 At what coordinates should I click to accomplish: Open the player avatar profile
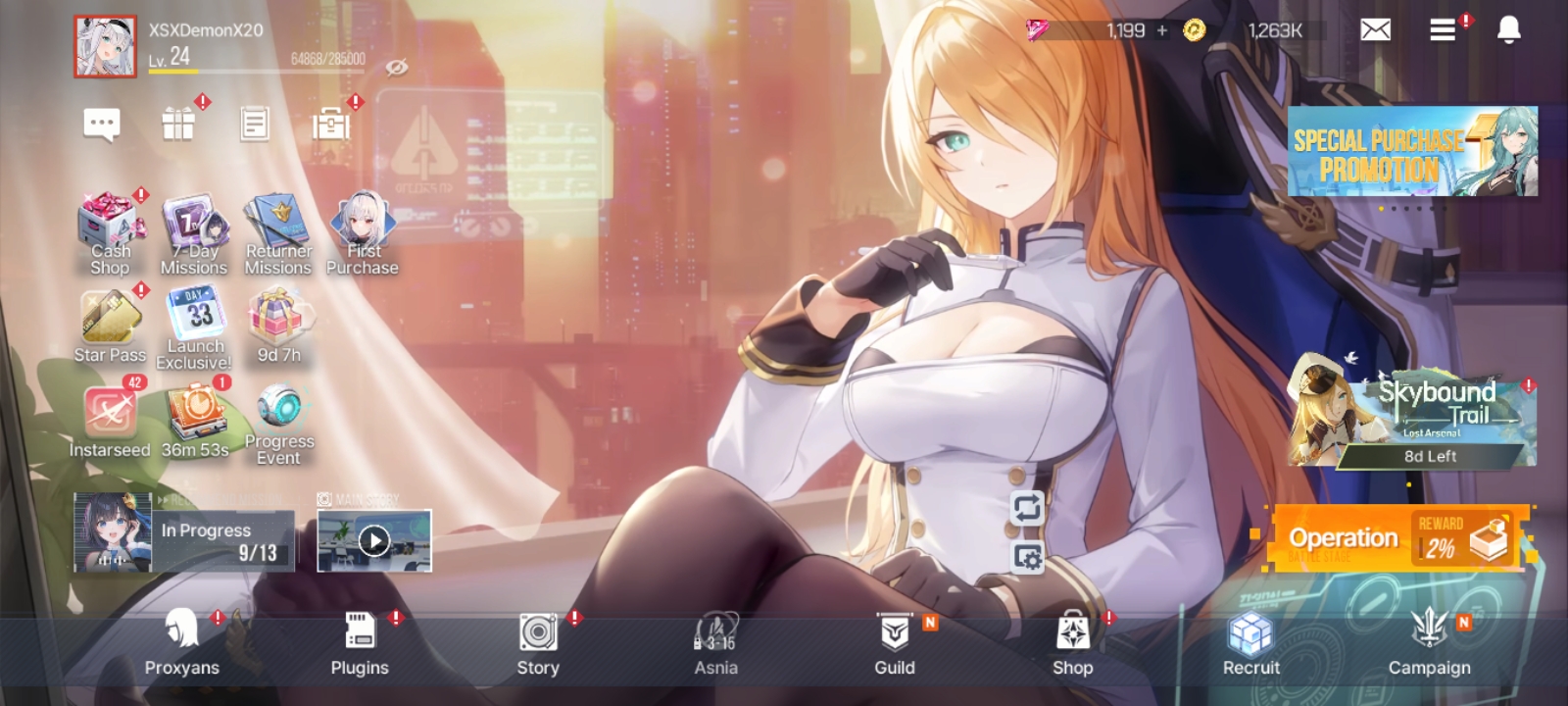point(105,46)
